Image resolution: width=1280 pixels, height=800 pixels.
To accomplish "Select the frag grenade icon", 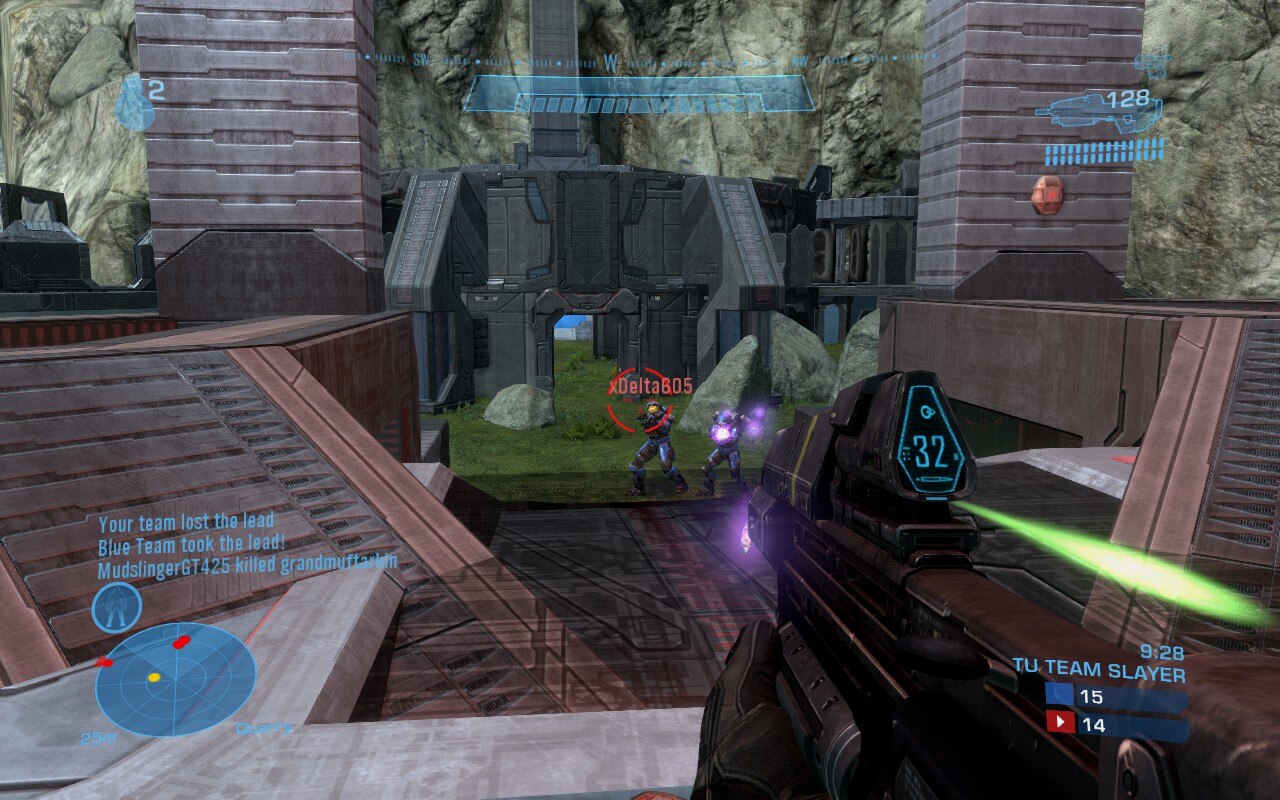I will (133, 105).
